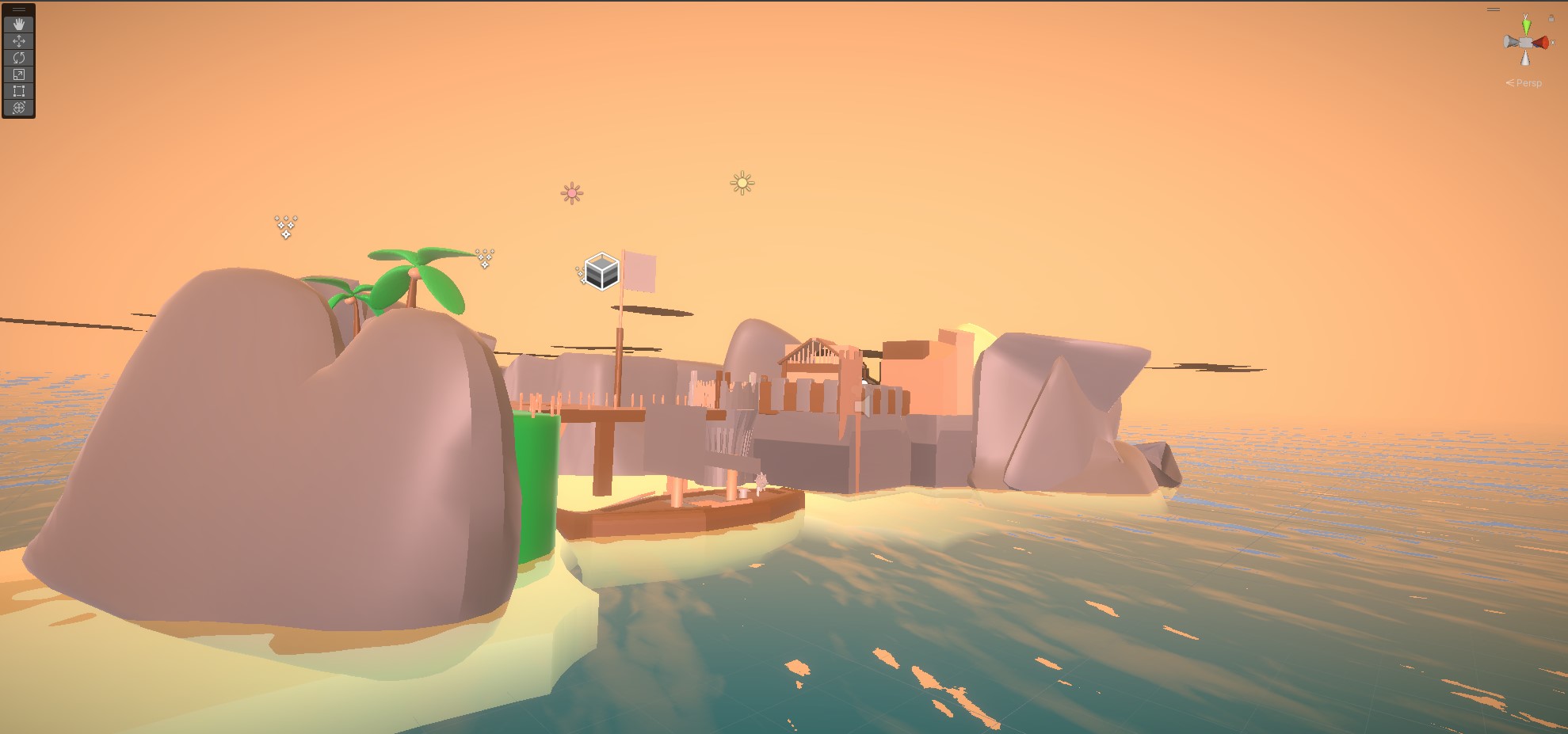
Task: Select the rect transform tool
Action: tap(19, 91)
